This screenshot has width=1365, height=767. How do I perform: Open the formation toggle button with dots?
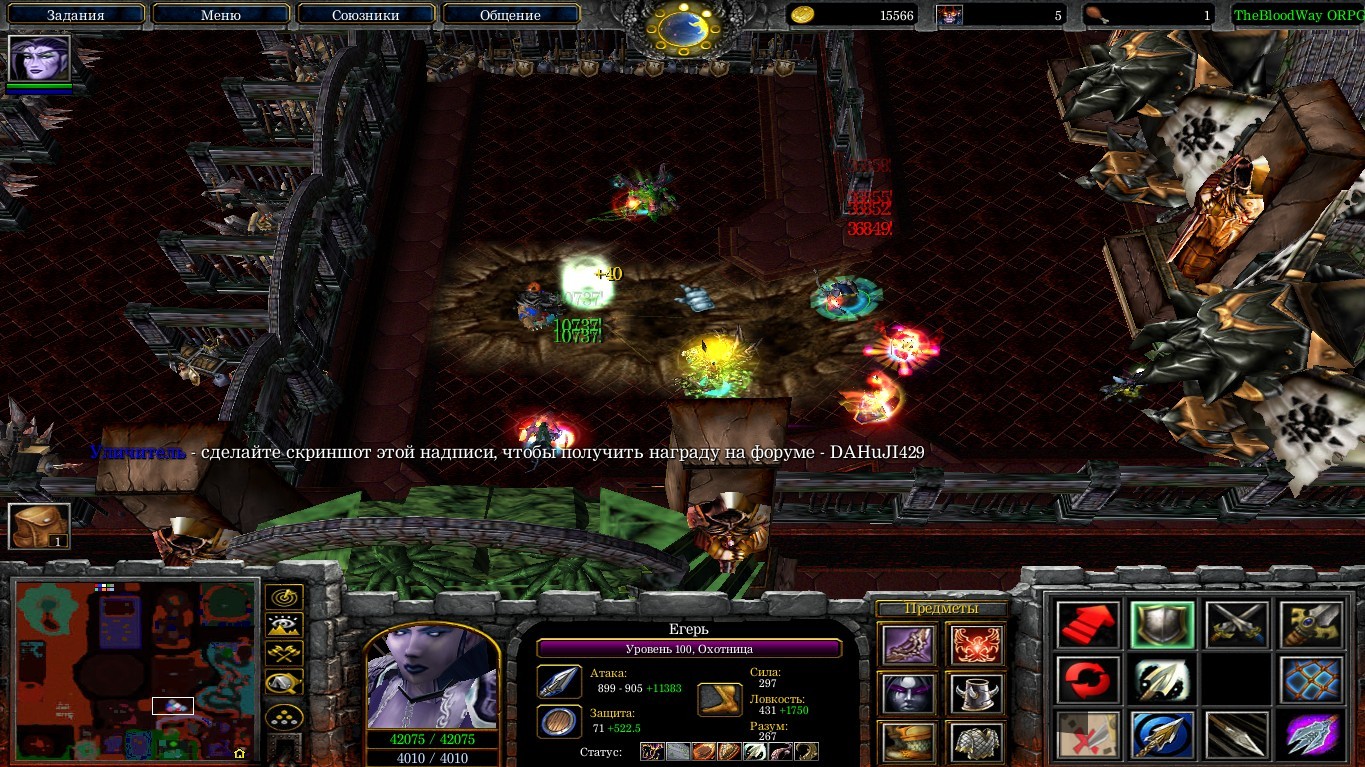pos(284,716)
